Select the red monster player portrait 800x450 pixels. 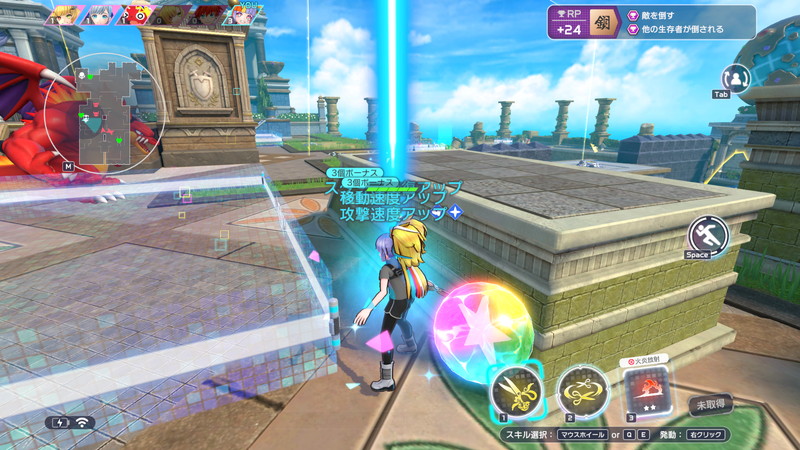(x=136, y=14)
